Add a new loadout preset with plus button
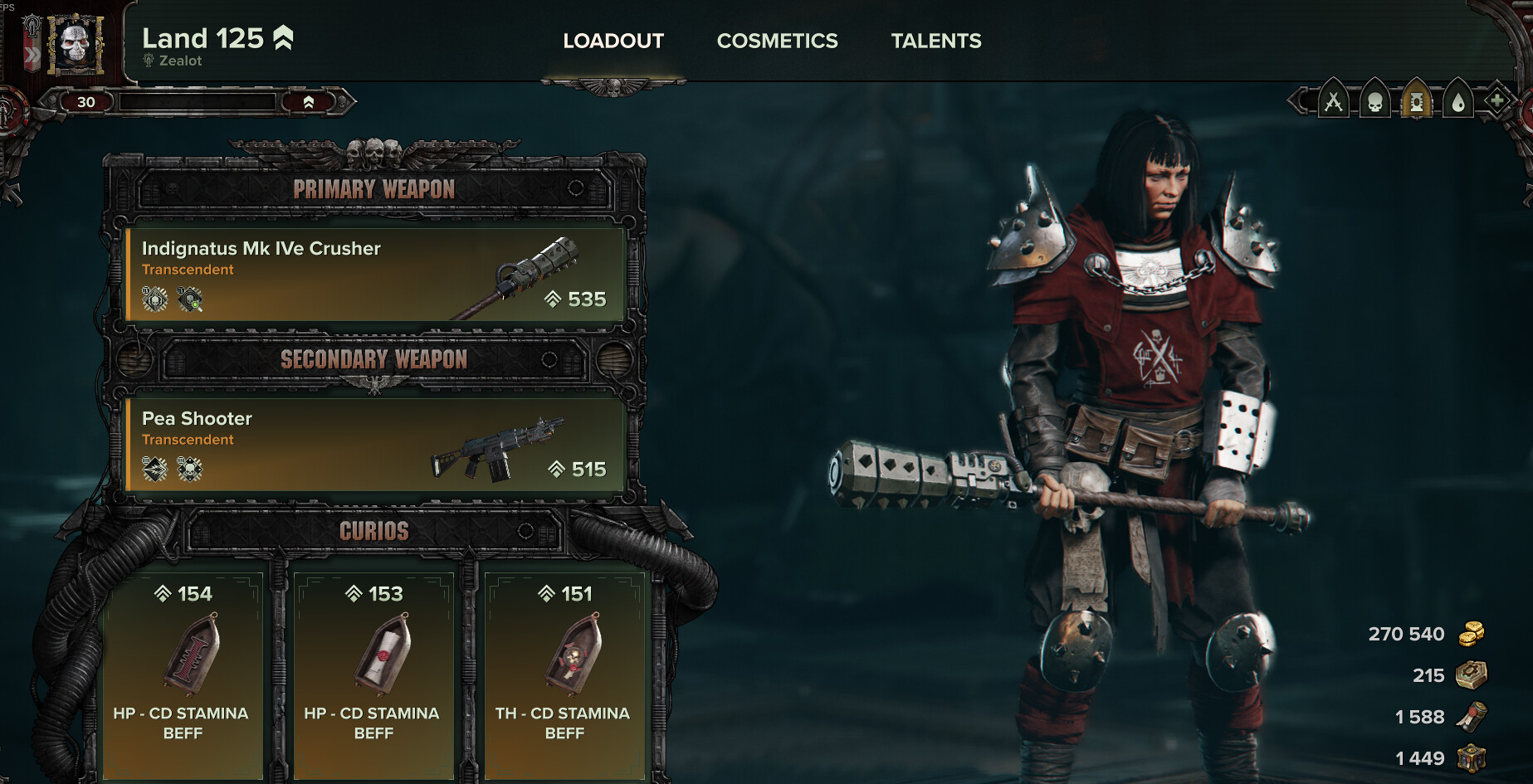This screenshot has width=1533, height=784. tap(1496, 102)
